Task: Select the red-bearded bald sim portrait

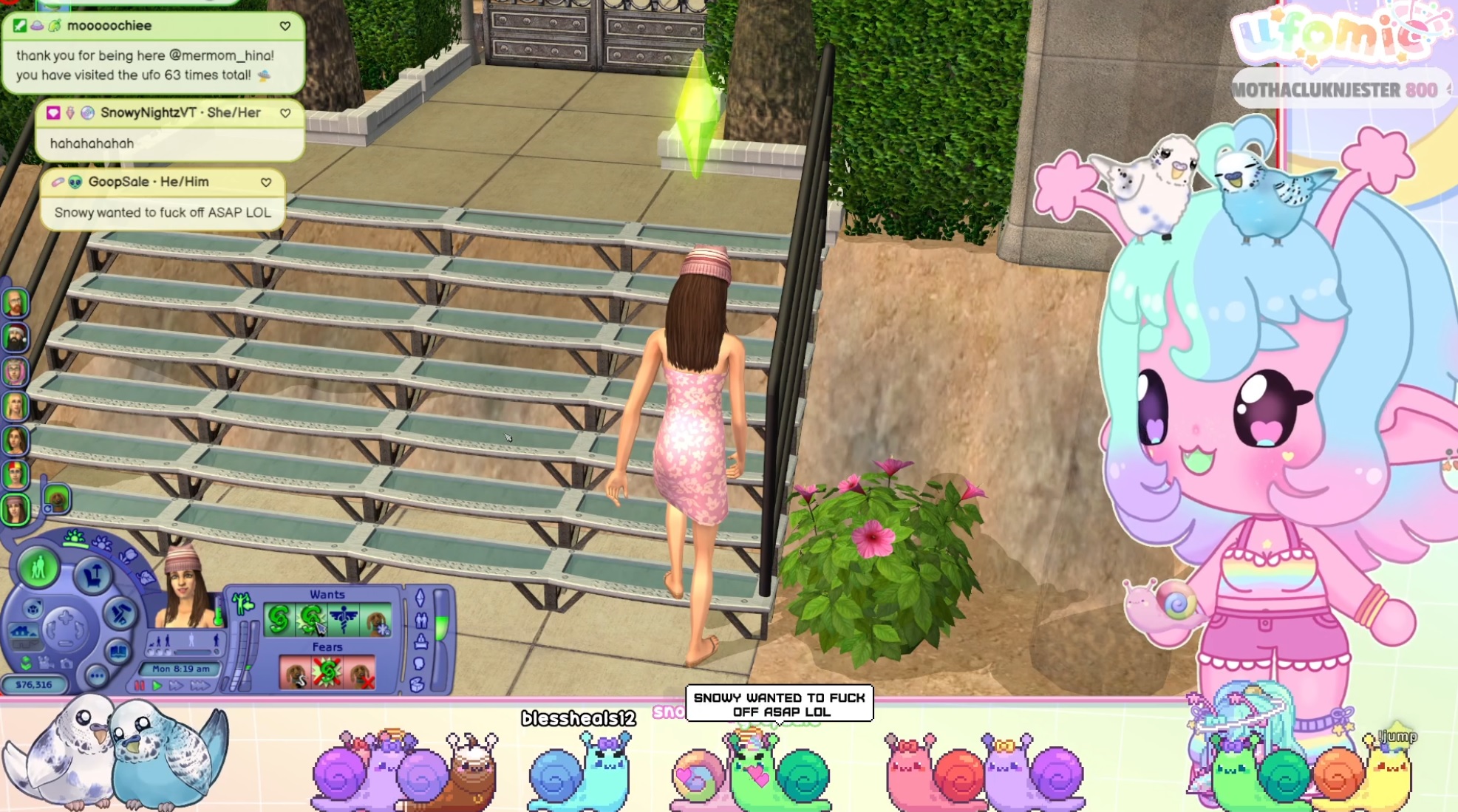Action: pos(15,303)
